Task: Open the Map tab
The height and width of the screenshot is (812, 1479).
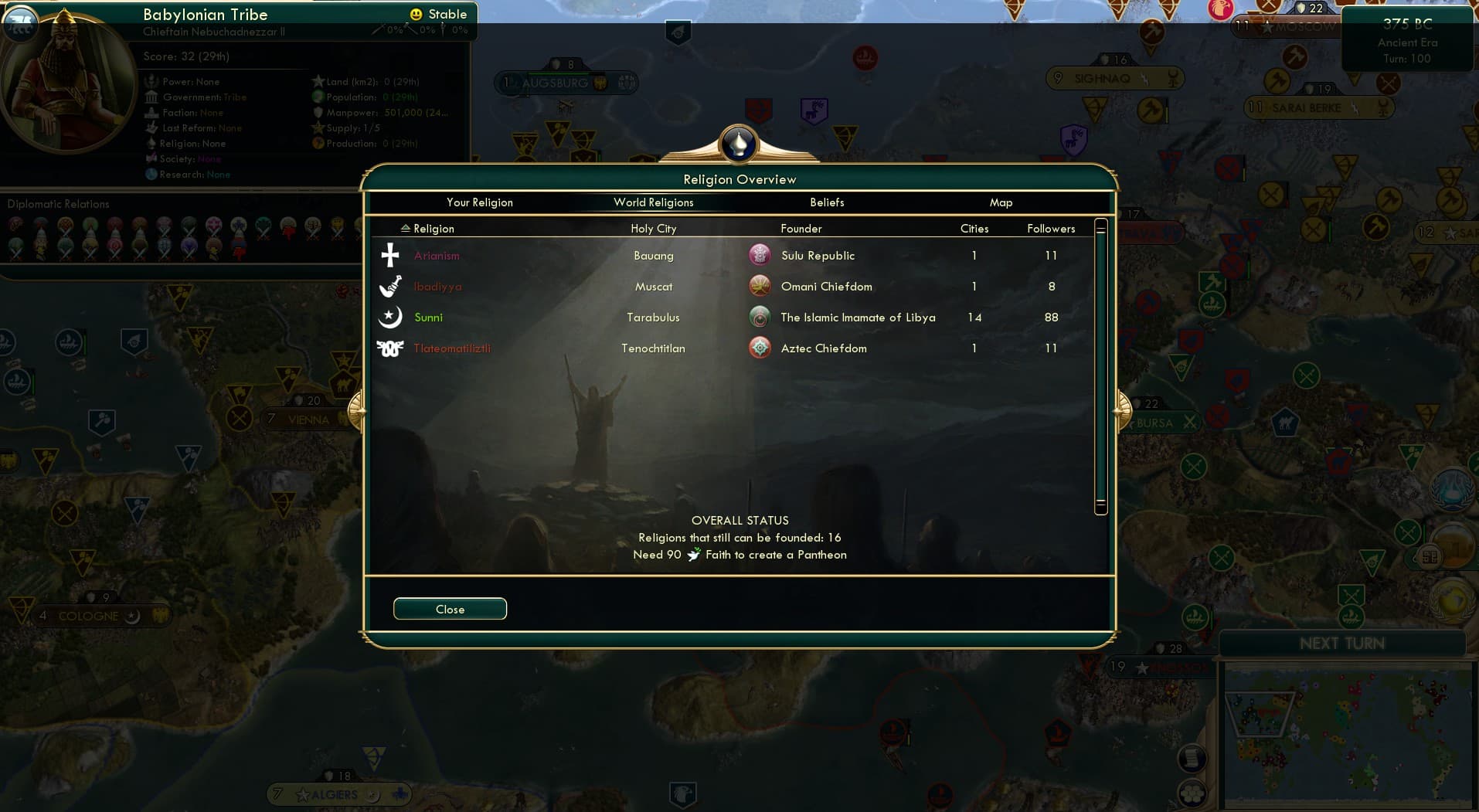Action: [x=1001, y=202]
